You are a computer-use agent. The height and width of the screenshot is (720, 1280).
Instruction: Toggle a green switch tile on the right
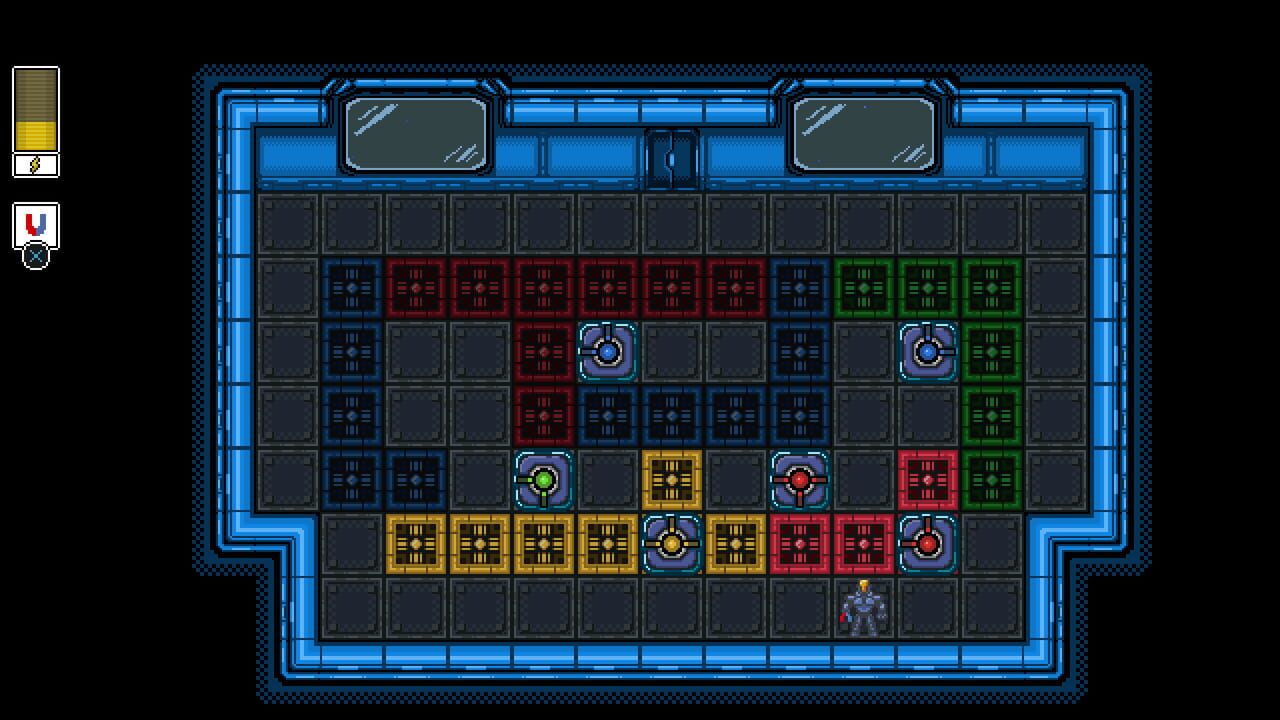[991, 416]
